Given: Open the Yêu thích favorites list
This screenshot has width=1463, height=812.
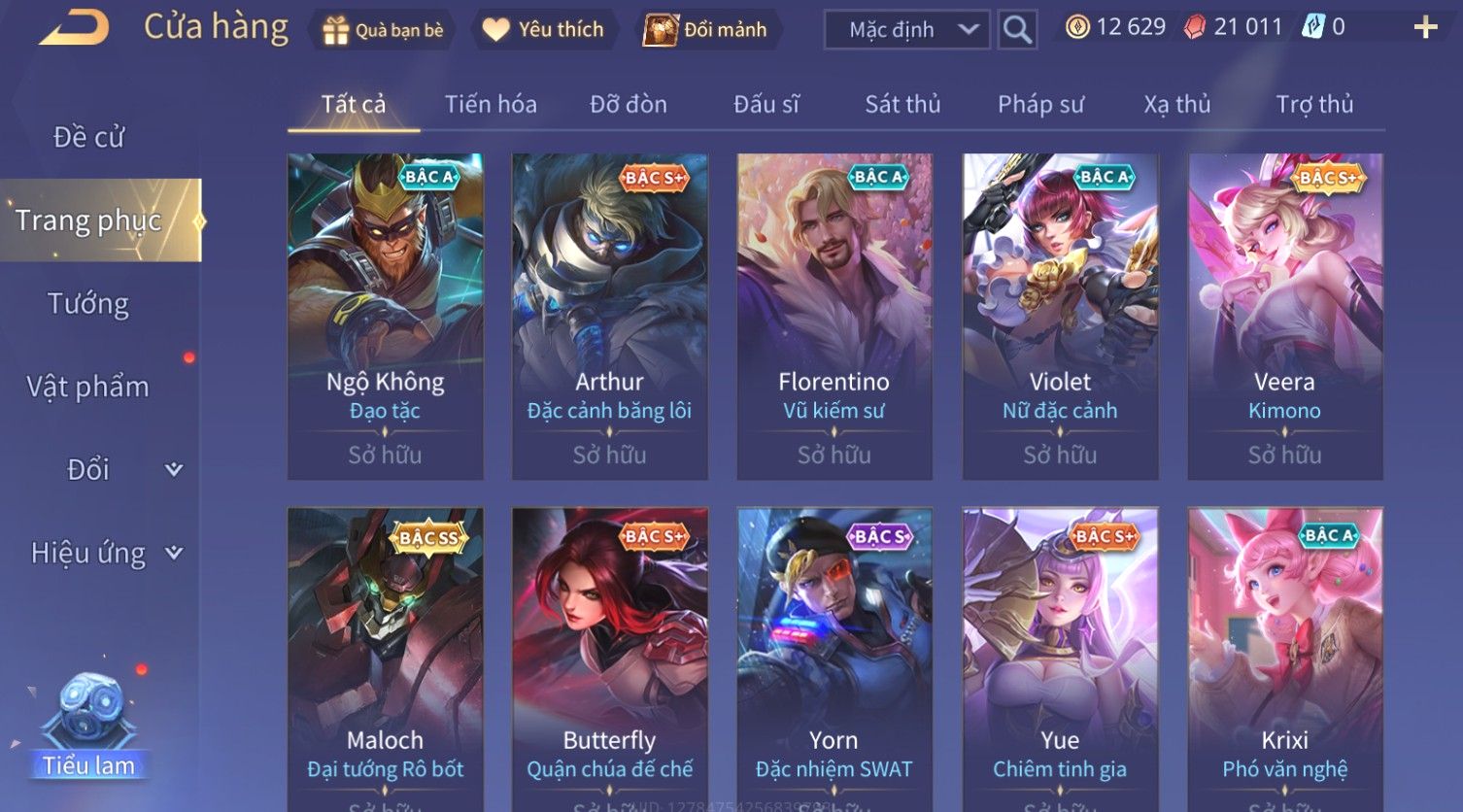Looking at the screenshot, I should coord(543,30).
